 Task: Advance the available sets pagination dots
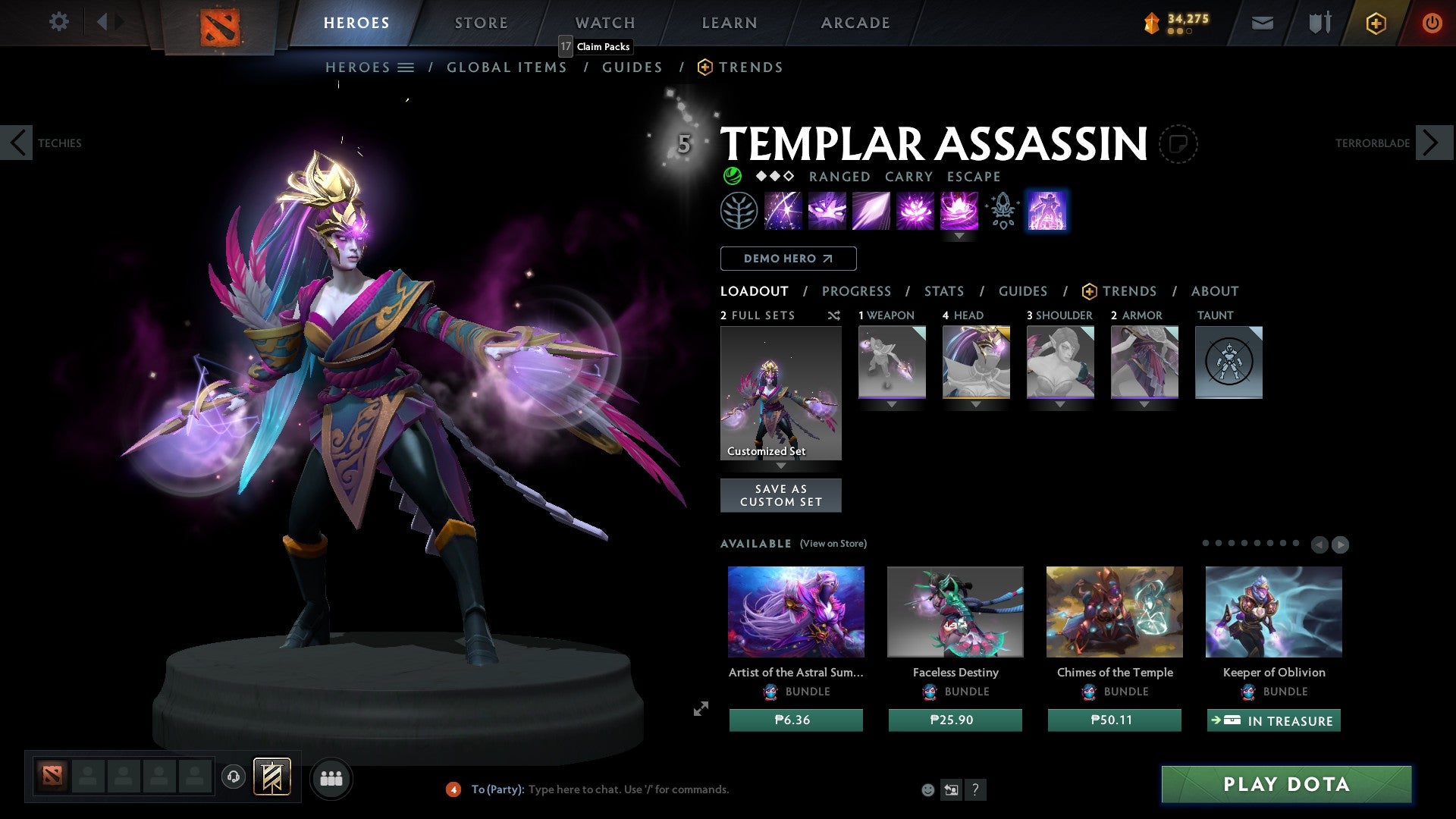[x=1341, y=544]
